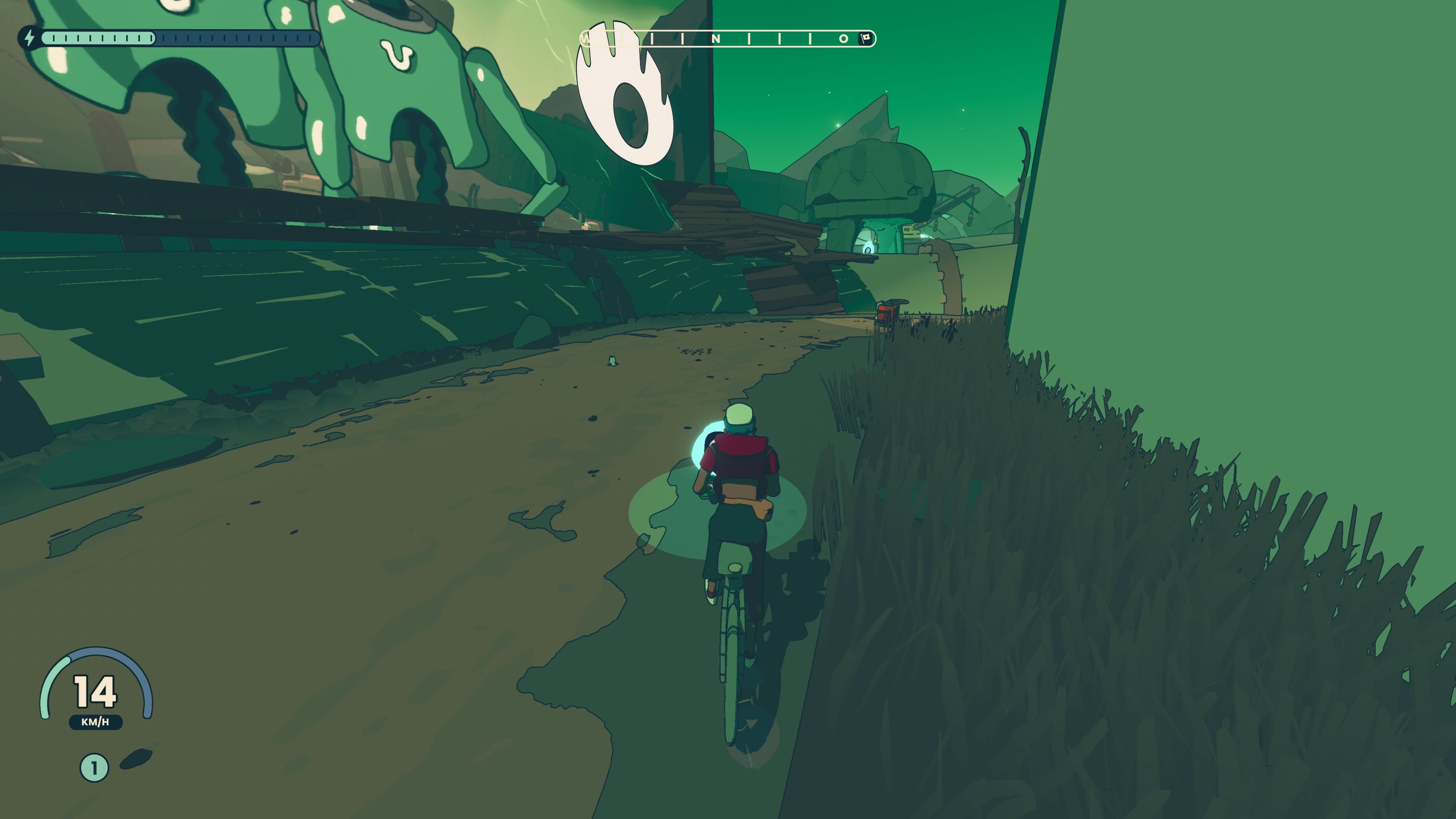
Task: Click the KM/H unit label
Action: pyautogui.click(x=95, y=722)
